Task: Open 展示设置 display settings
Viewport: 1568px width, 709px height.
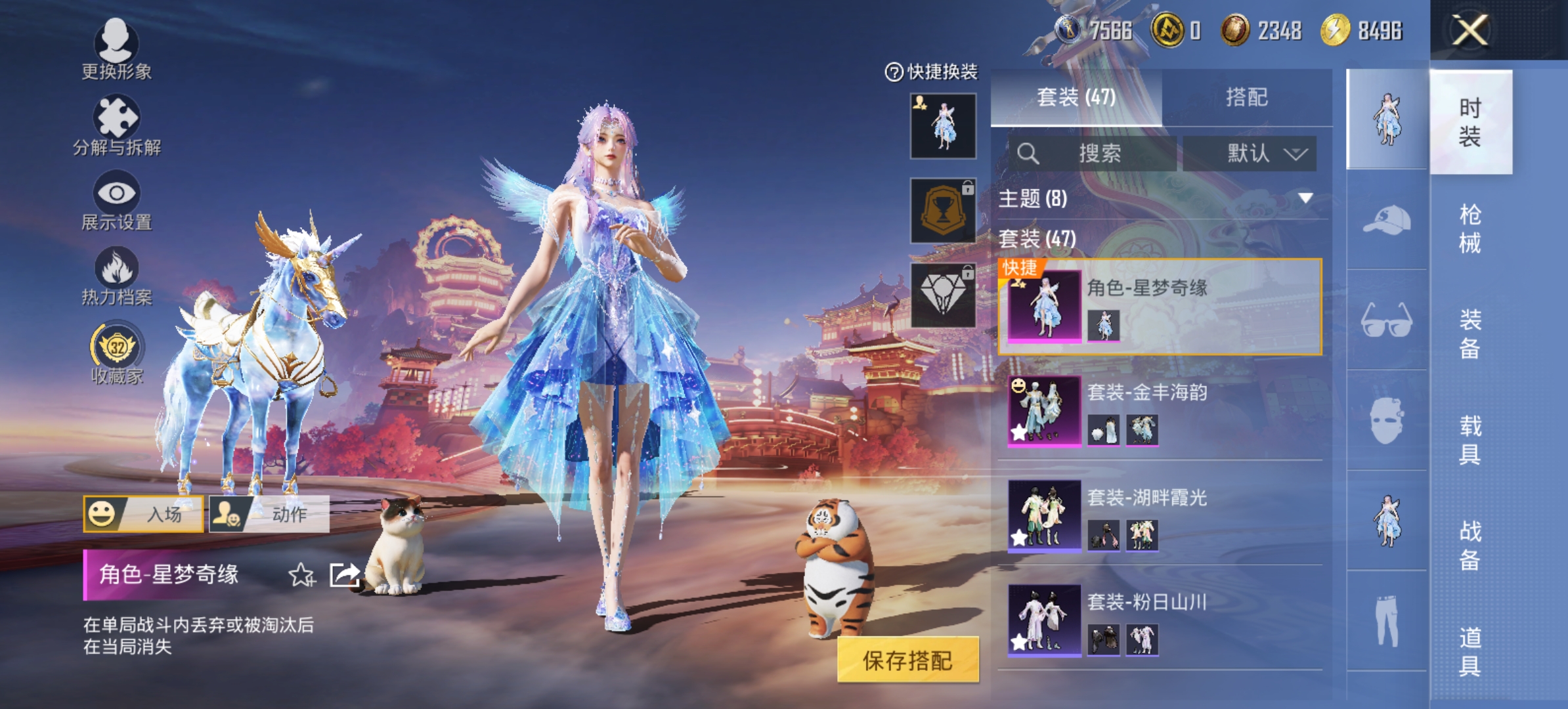Action: [116, 200]
